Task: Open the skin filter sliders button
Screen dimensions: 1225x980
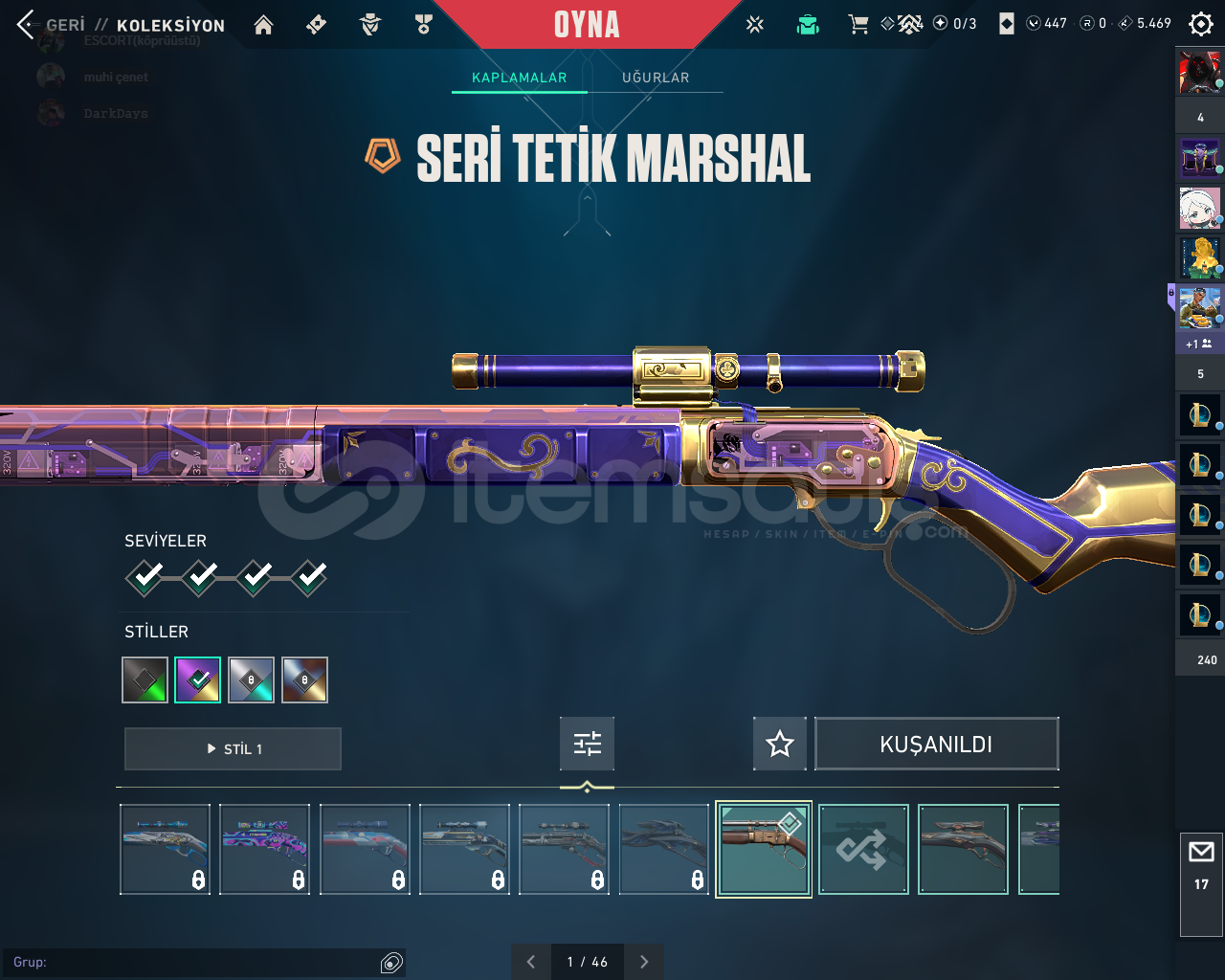Action: click(587, 744)
